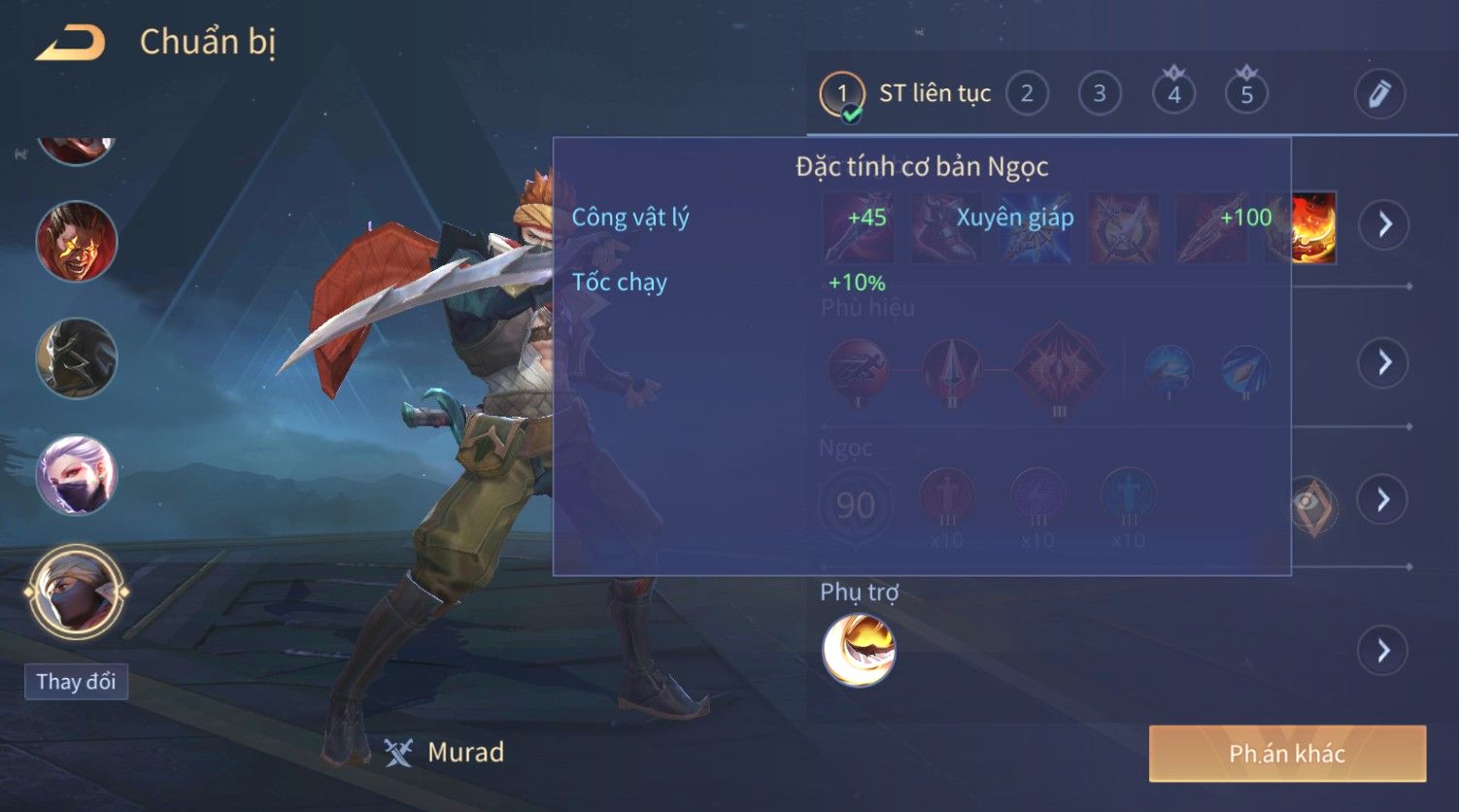Select the highlighted Murad portrait
1459x812 pixels.
click(x=76, y=592)
